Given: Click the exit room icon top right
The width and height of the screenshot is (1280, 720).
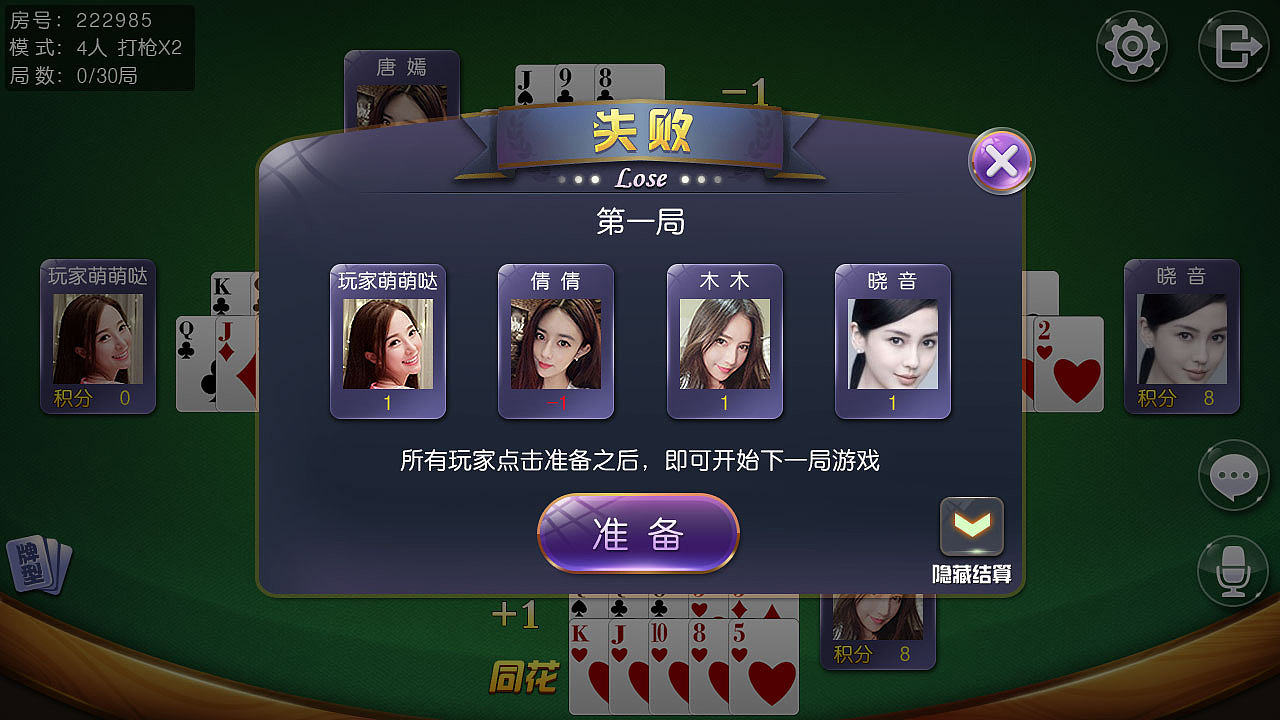Looking at the screenshot, I should (1233, 45).
